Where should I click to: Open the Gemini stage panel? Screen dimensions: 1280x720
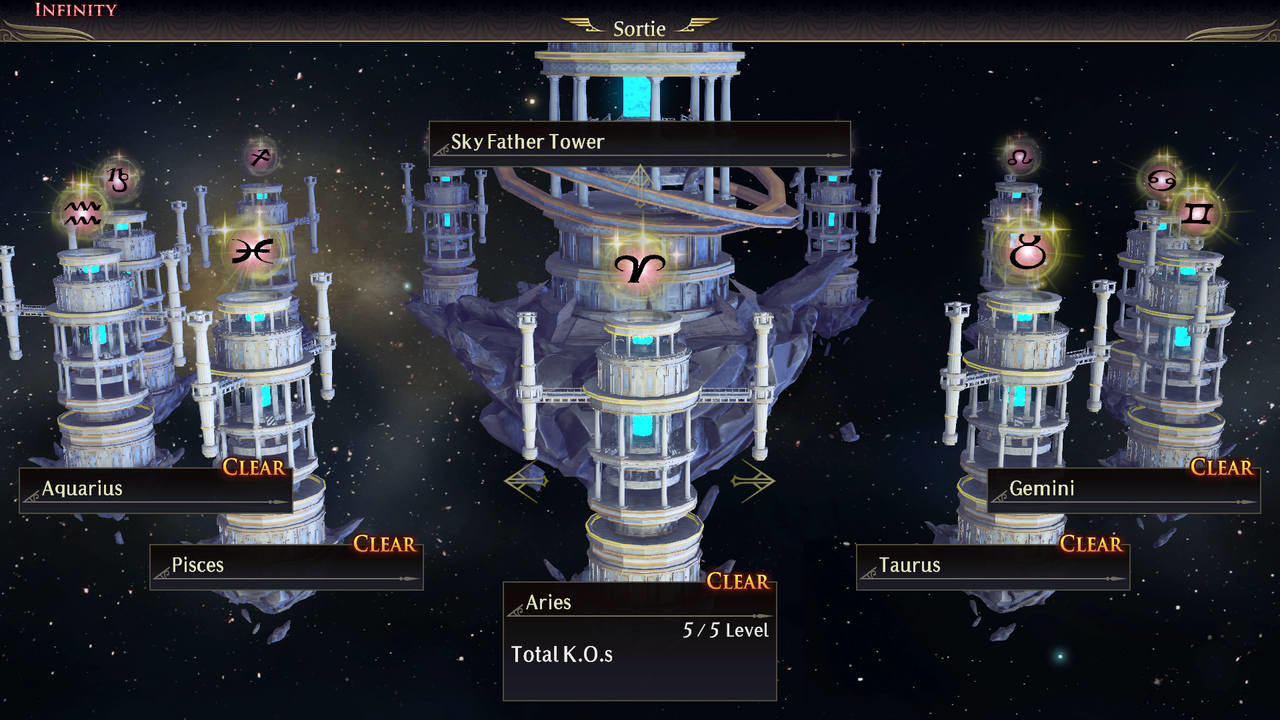point(1122,489)
